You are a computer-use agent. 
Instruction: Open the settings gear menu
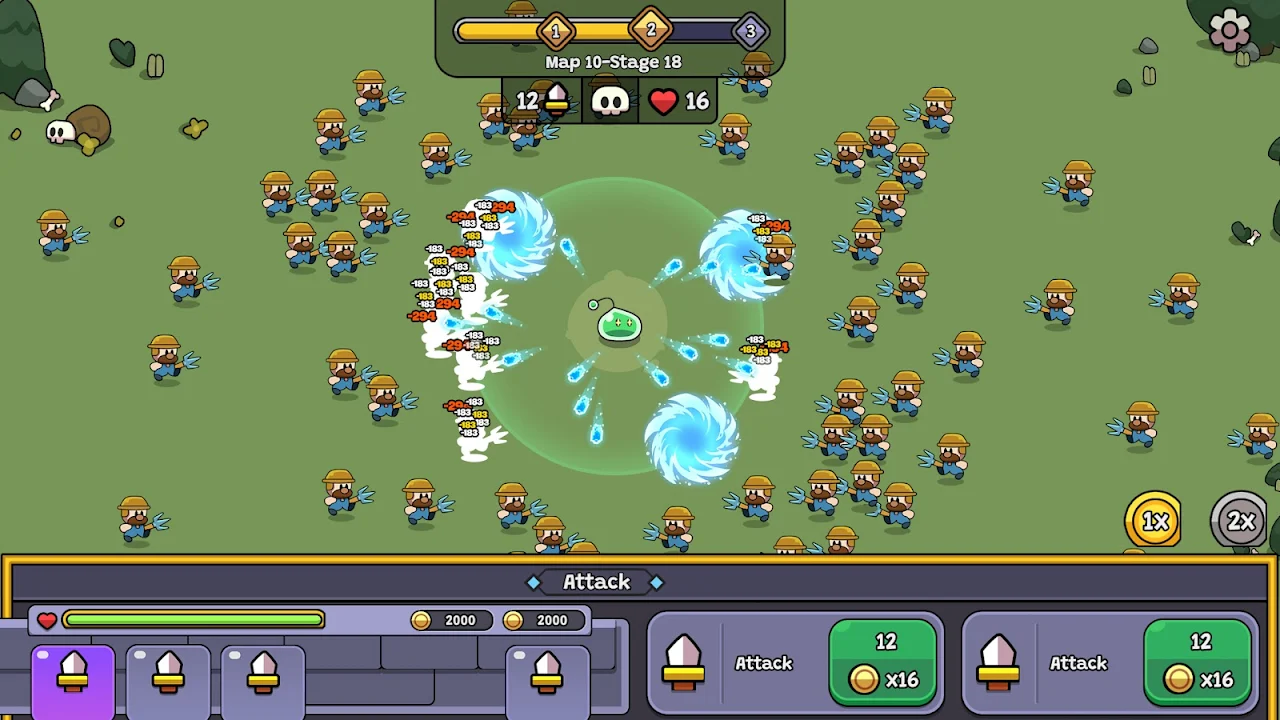tap(1229, 31)
